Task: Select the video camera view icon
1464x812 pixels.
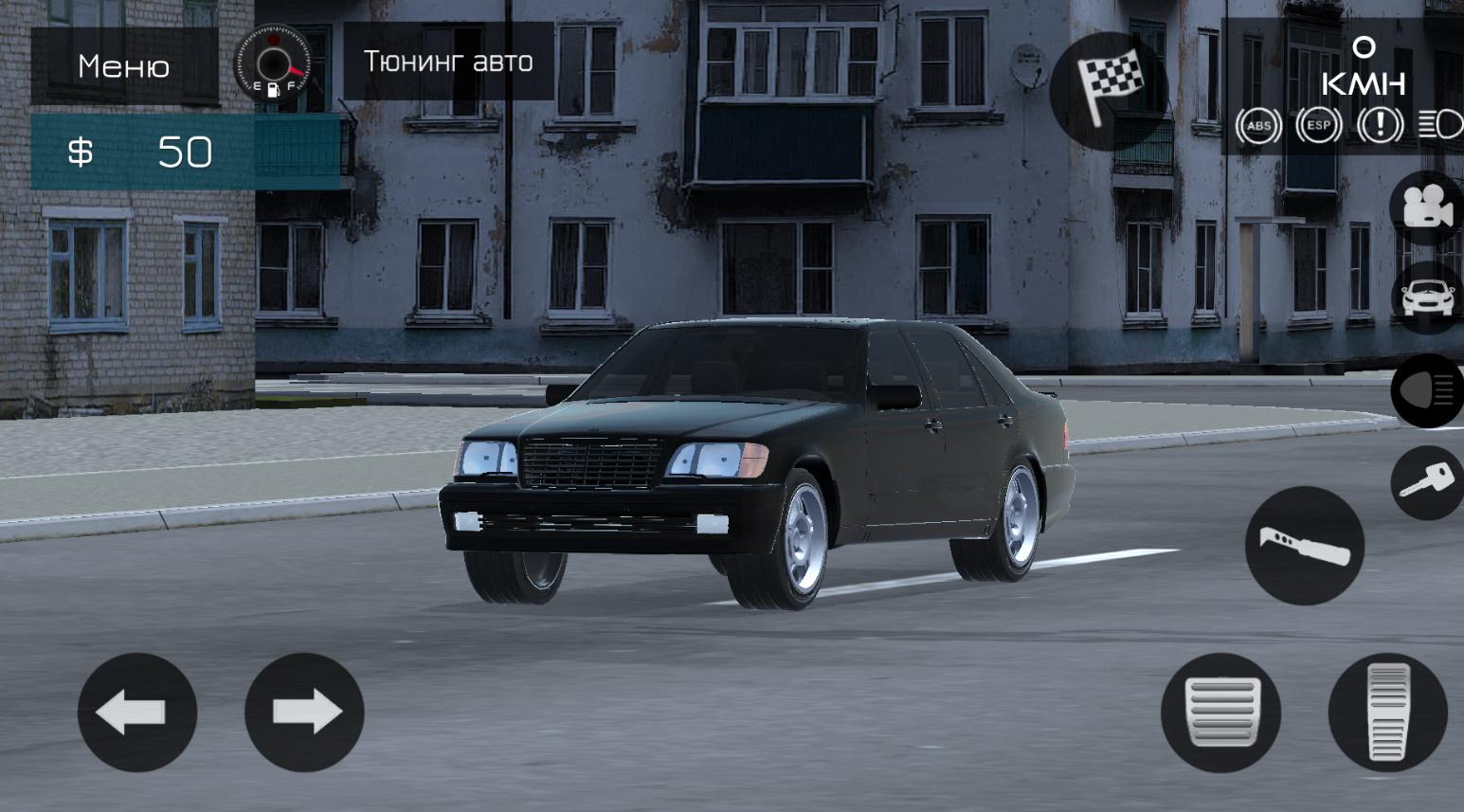Action: (1426, 207)
